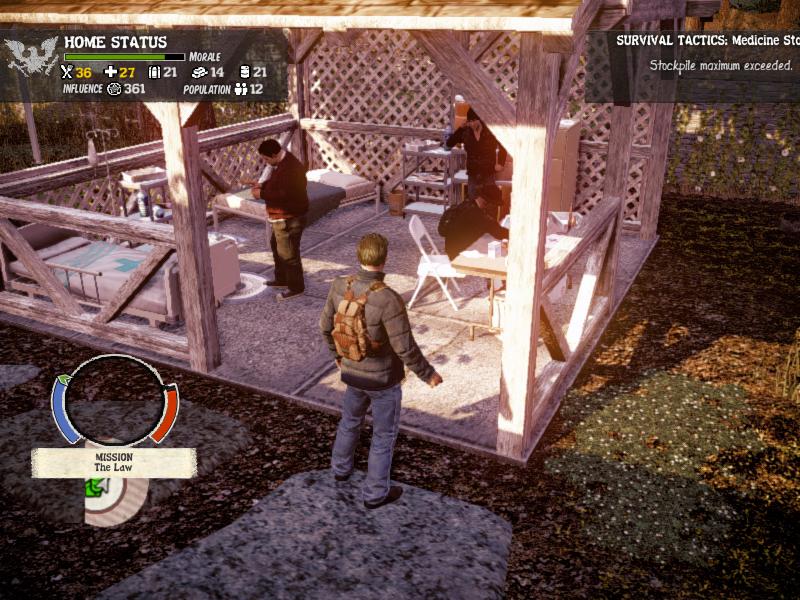Open the Survival Tactics medicine stockpile notification
The height and width of the screenshot is (600, 800).
(706, 53)
